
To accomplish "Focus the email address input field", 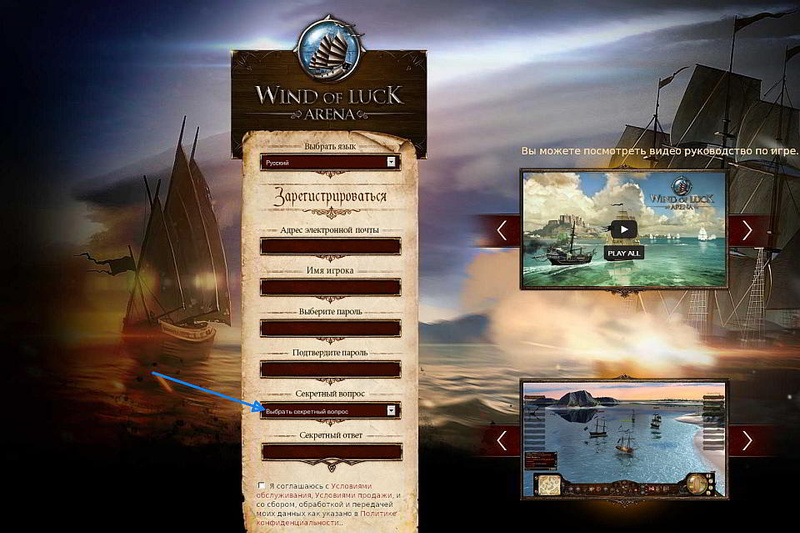I will 329,246.
